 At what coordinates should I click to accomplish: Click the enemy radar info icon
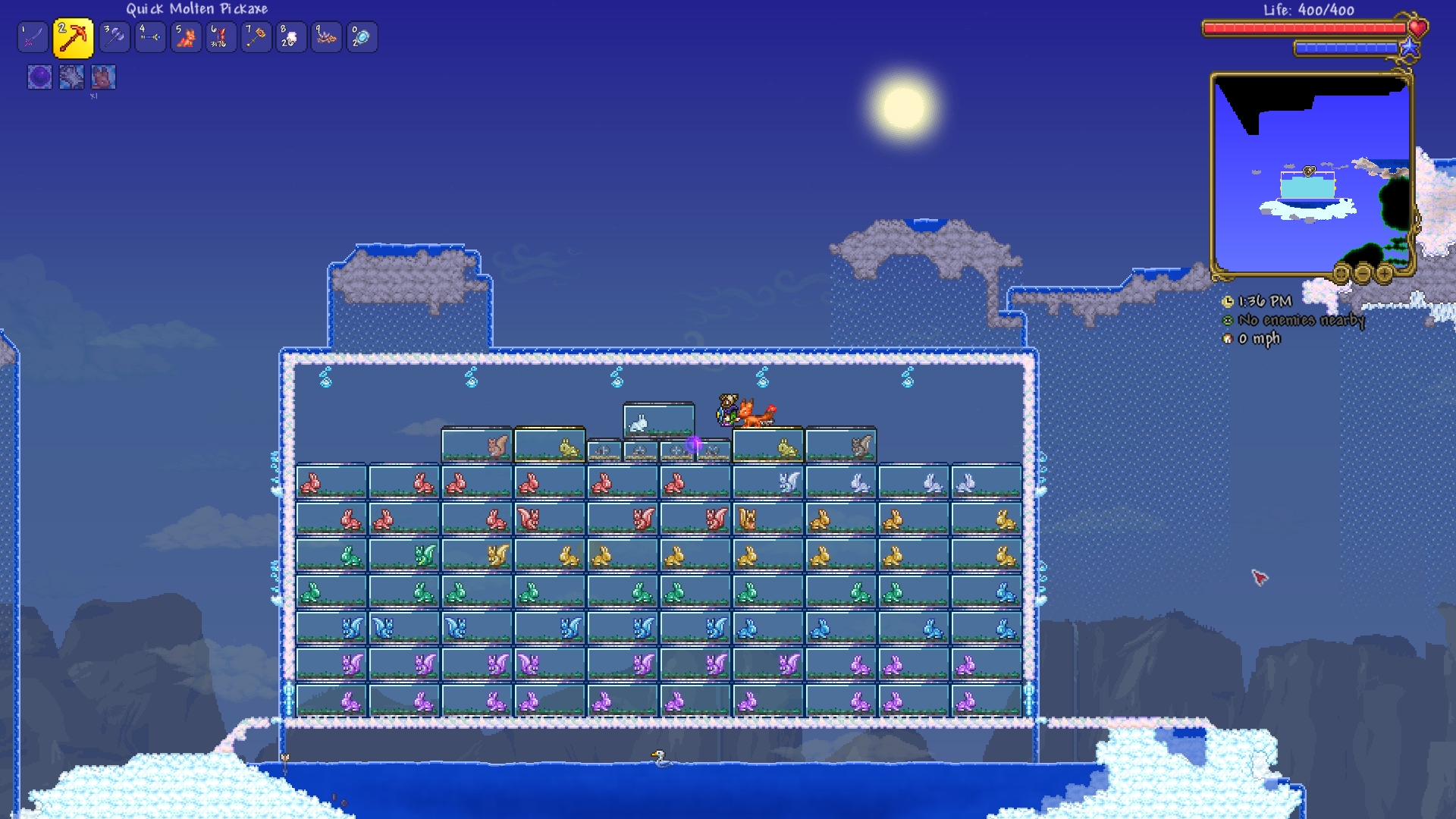[1228, 320]
